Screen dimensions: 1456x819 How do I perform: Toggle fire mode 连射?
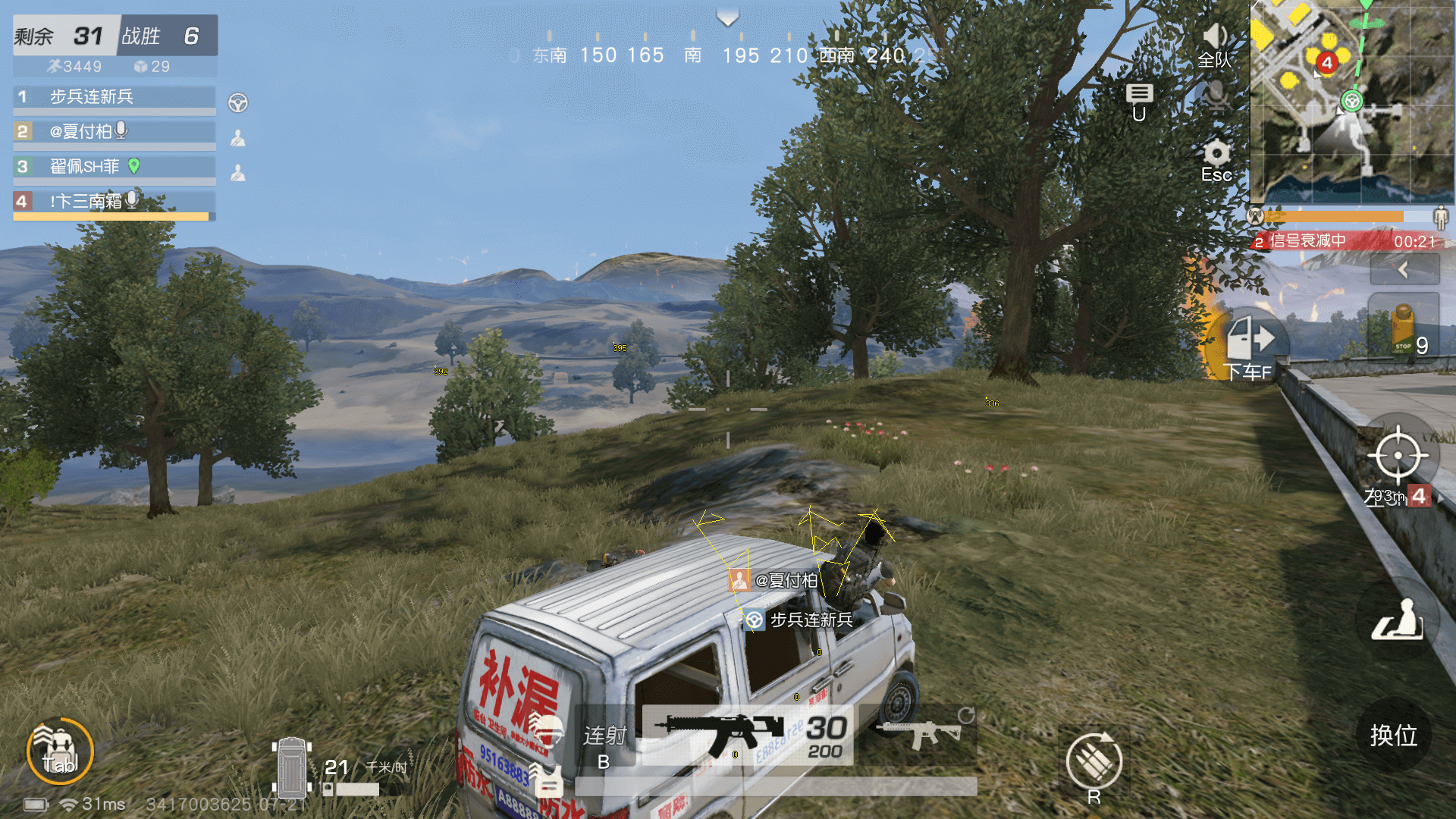(604, 736)
